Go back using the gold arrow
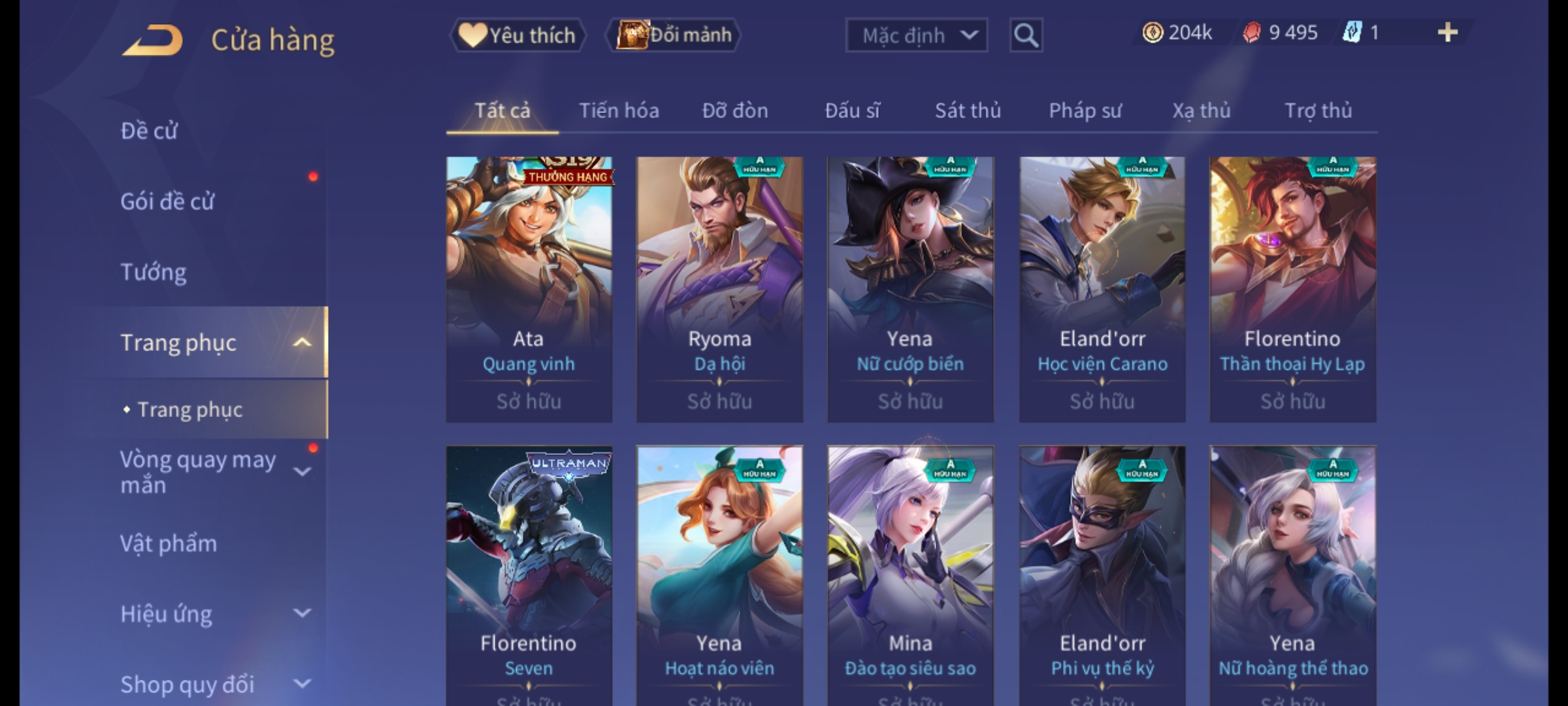The width and height of the screenshot is (1568, 706). 152,41
